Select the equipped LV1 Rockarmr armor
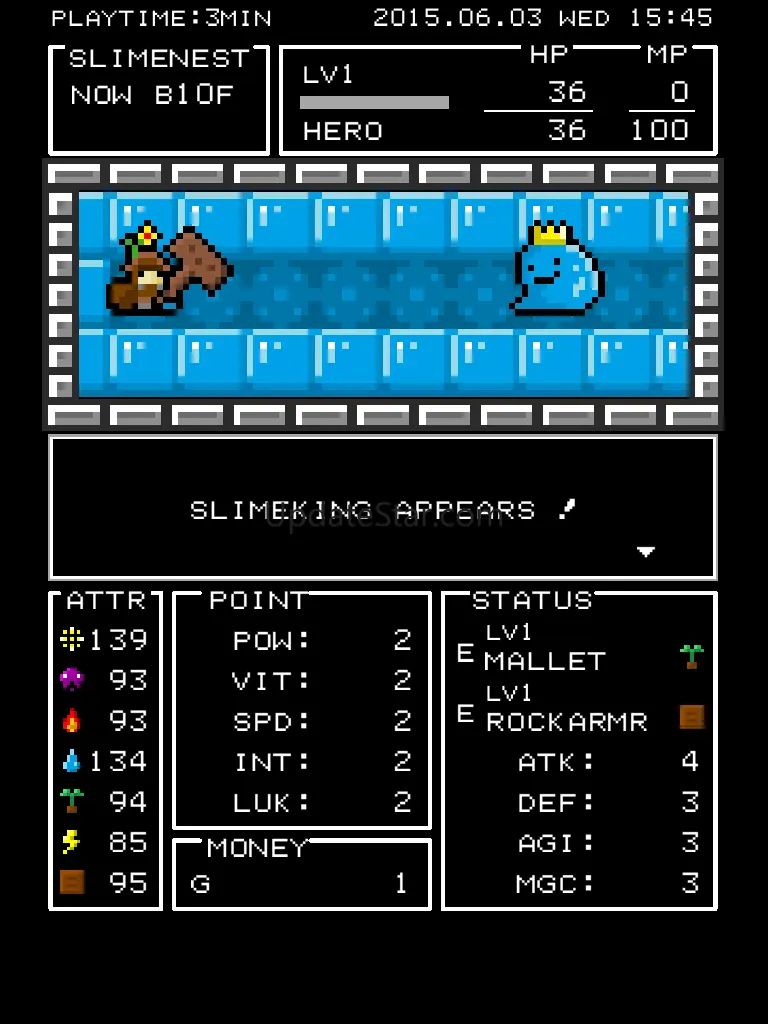Screen dimensions: 768x1024 [566, 711]
